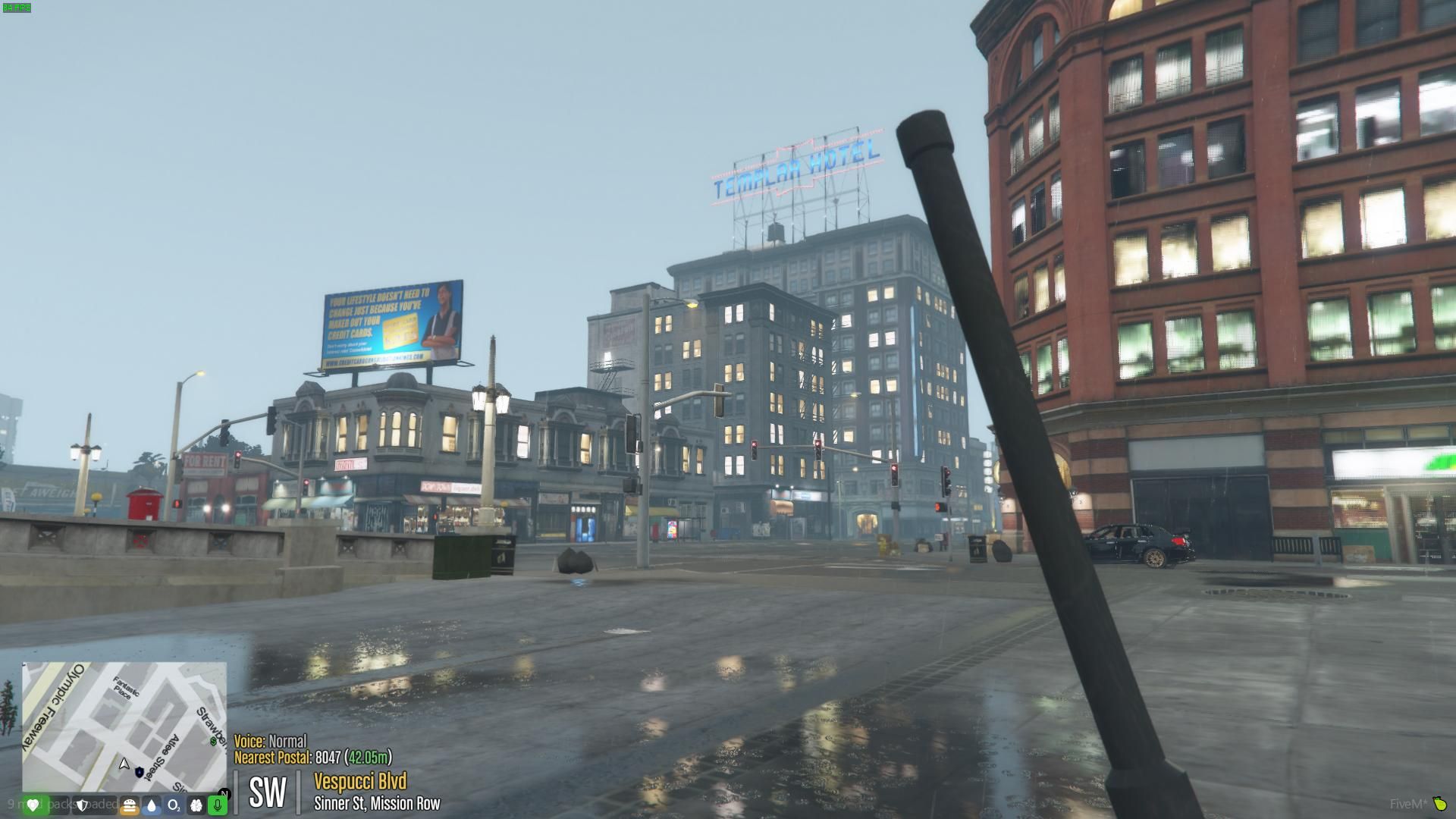Click the north indicator on the minimap
Screen dimensions: 1456x819
click(224, 793)
